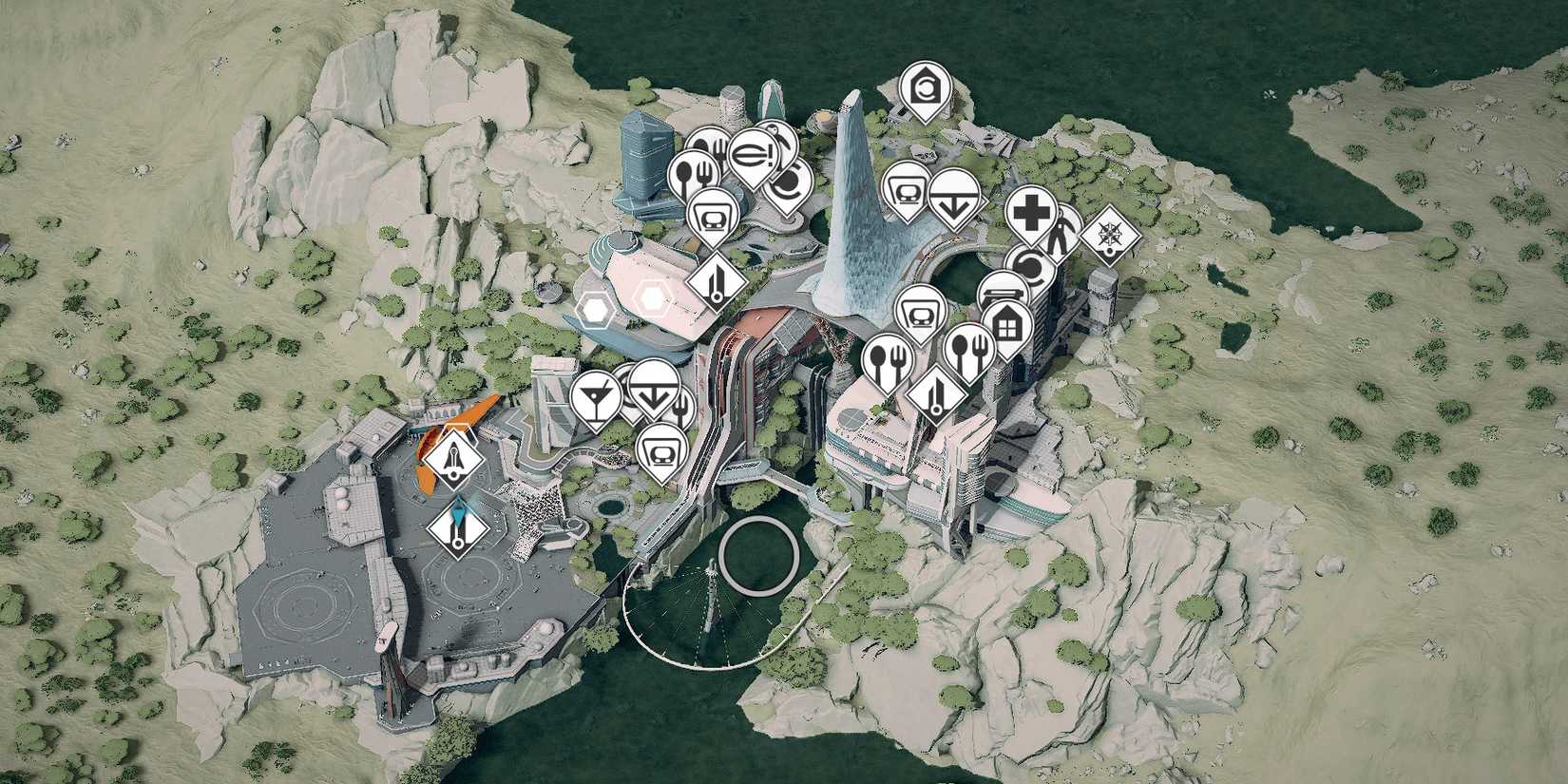
Task: Select the down-arrow marker next to the martini glass
Action: pos(652,391)
